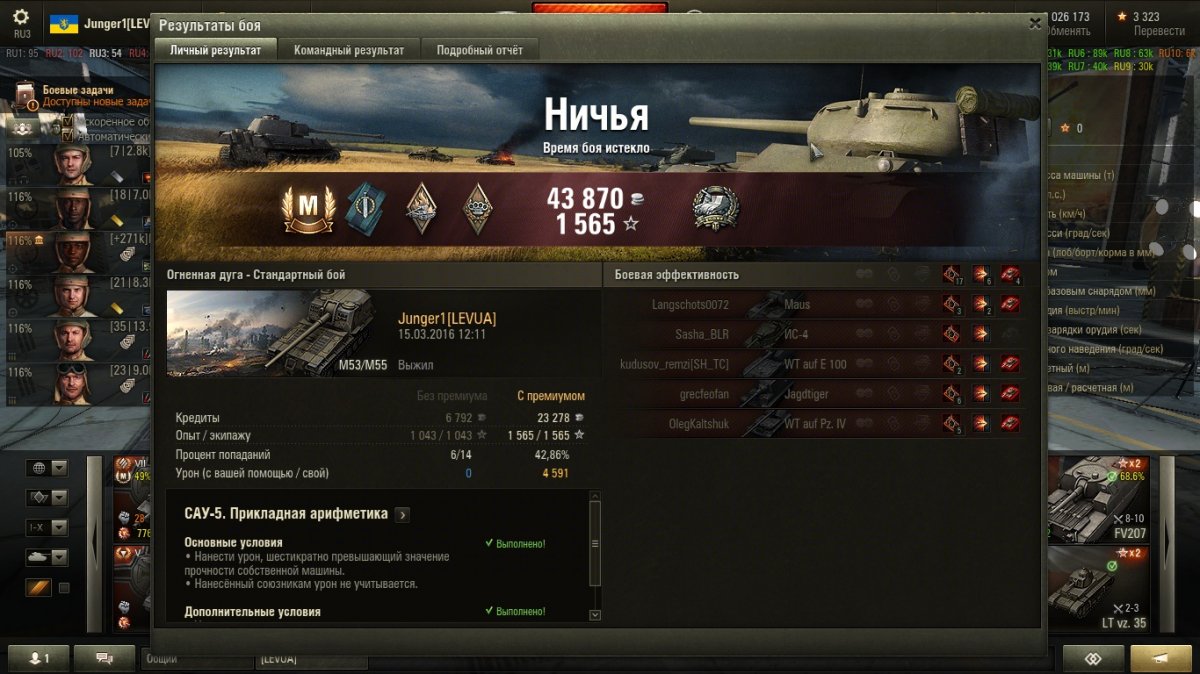Select the grecfeofan Jagdtiger row

(x=820, y=394)
